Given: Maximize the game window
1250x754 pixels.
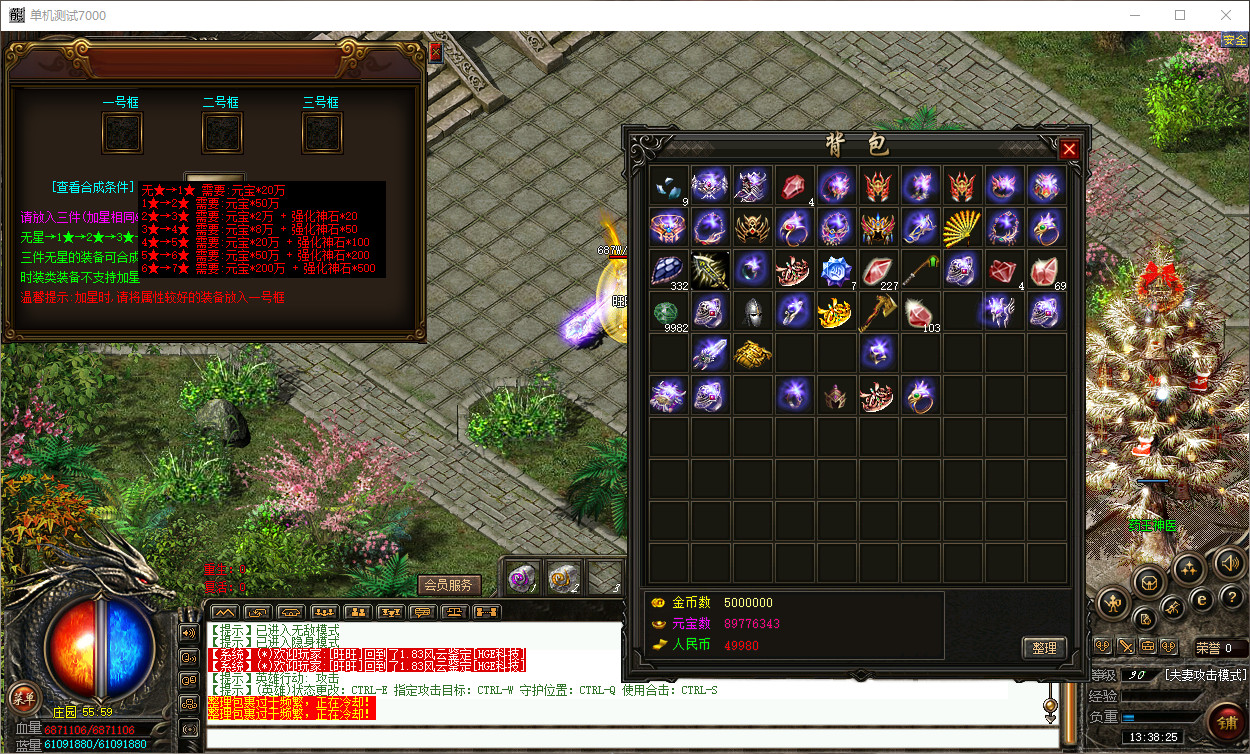Looking at the screenshot, I should pos(1180,15).
